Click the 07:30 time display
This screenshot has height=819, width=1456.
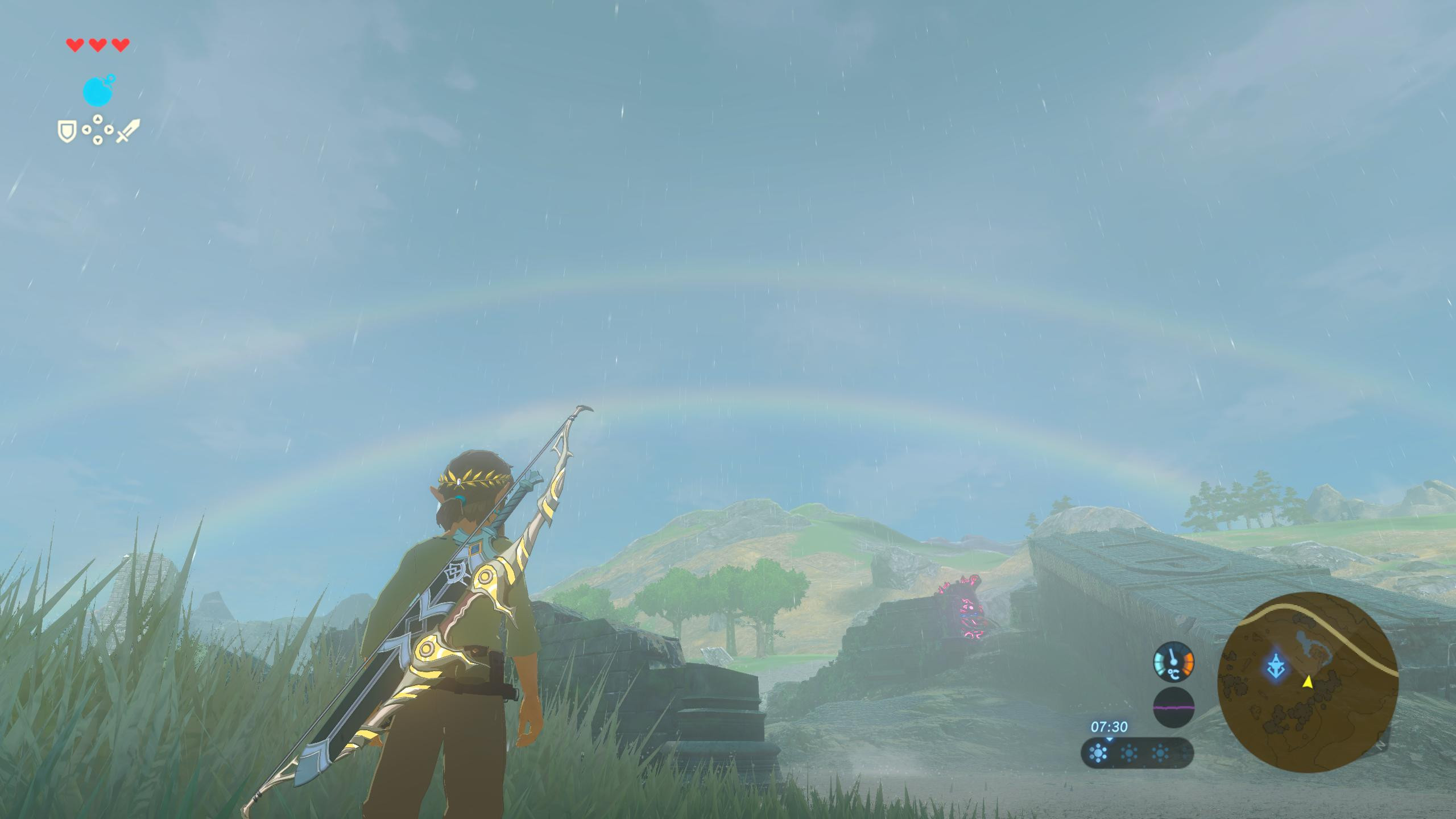pyautogui.click(x=1109, y=726)
